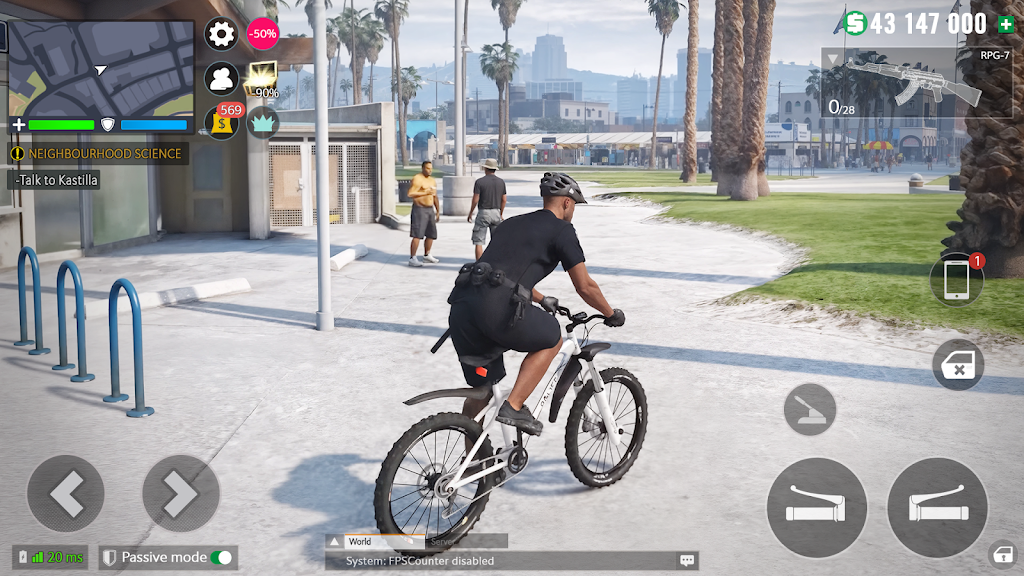Open the players/friends silhouette icon
Screen dimensions: 1024x576
(221, 78)
